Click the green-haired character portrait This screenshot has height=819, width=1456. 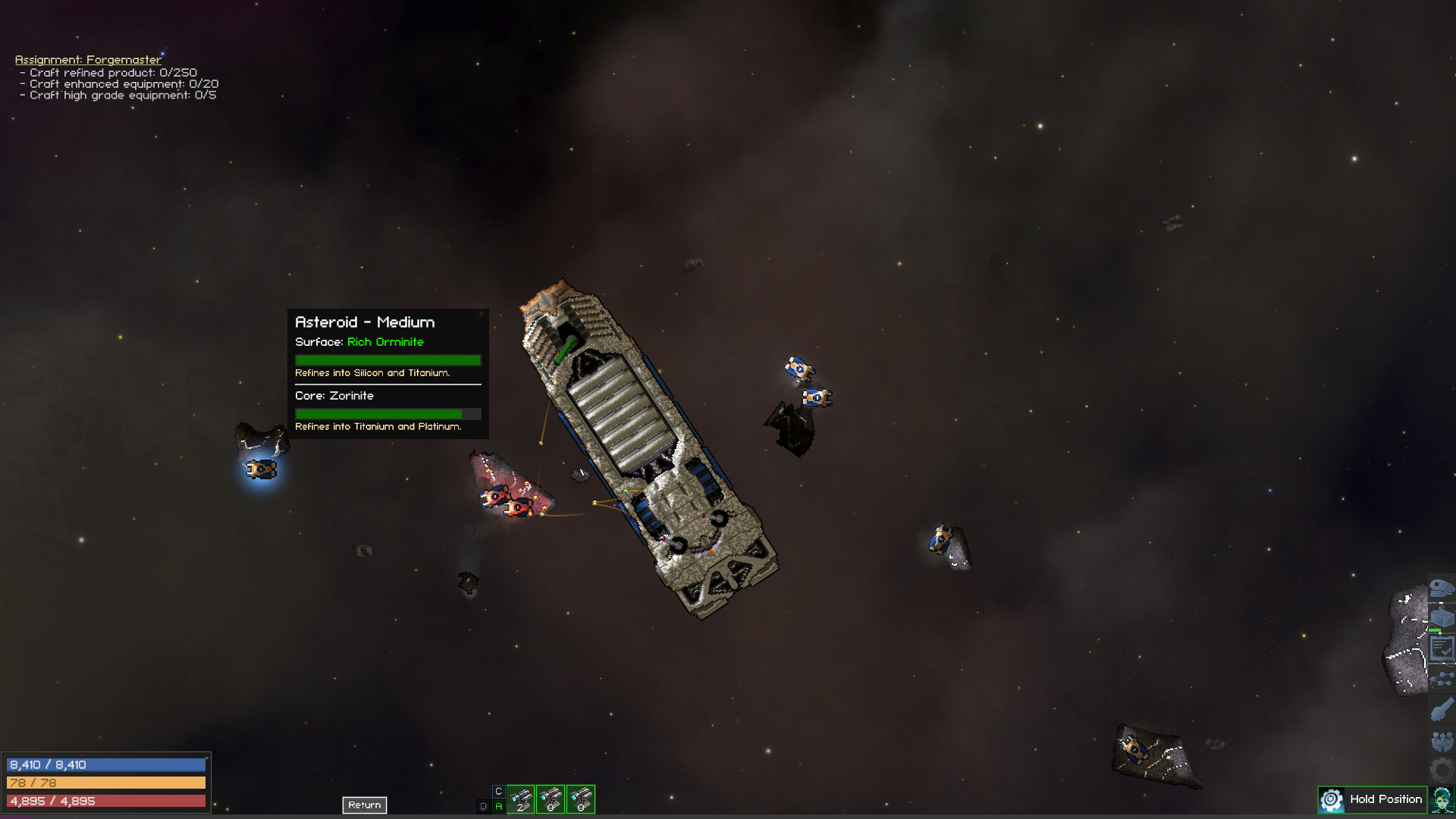[1442, 800]
